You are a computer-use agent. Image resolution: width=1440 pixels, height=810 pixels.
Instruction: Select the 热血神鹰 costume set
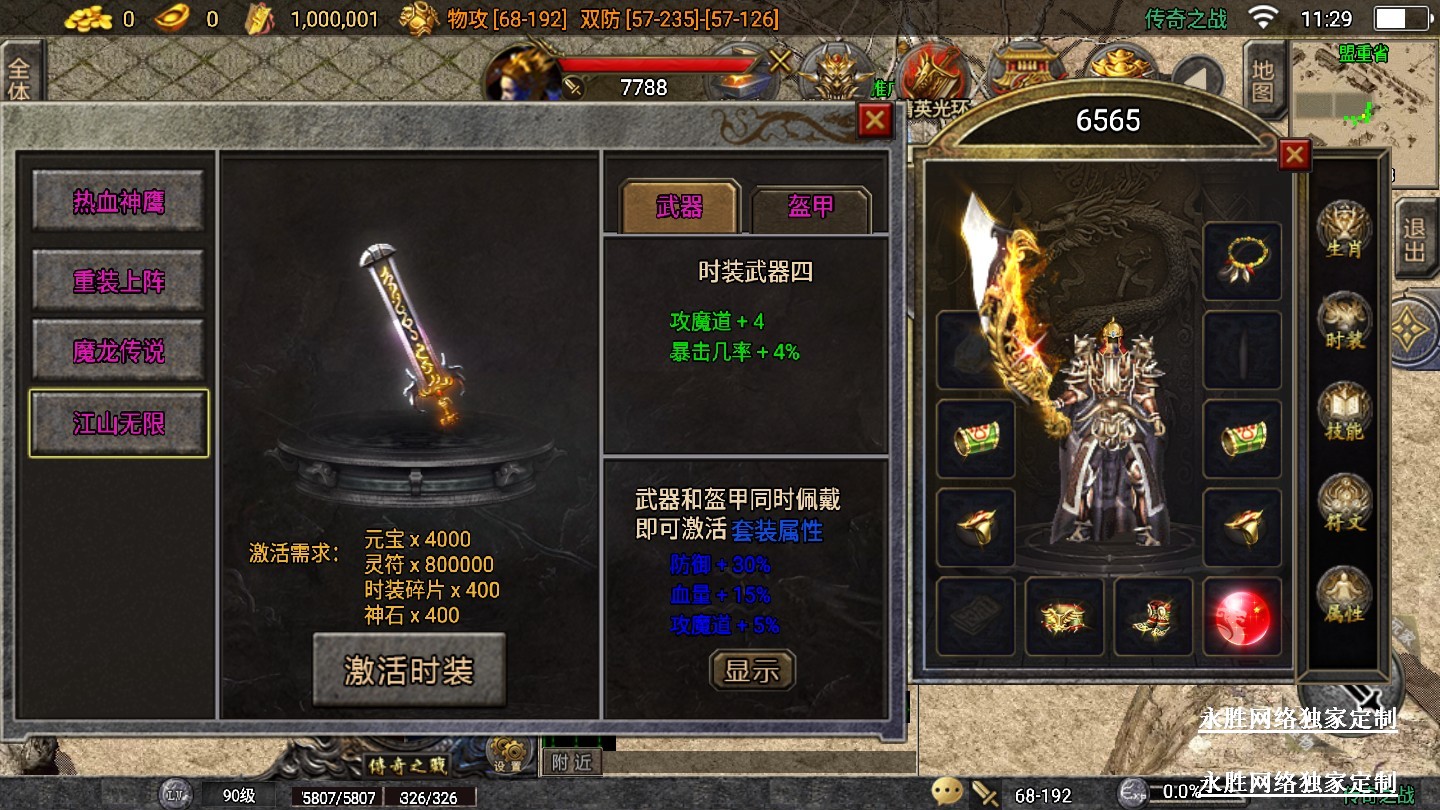pyautogui.click(x=118, y=202)
